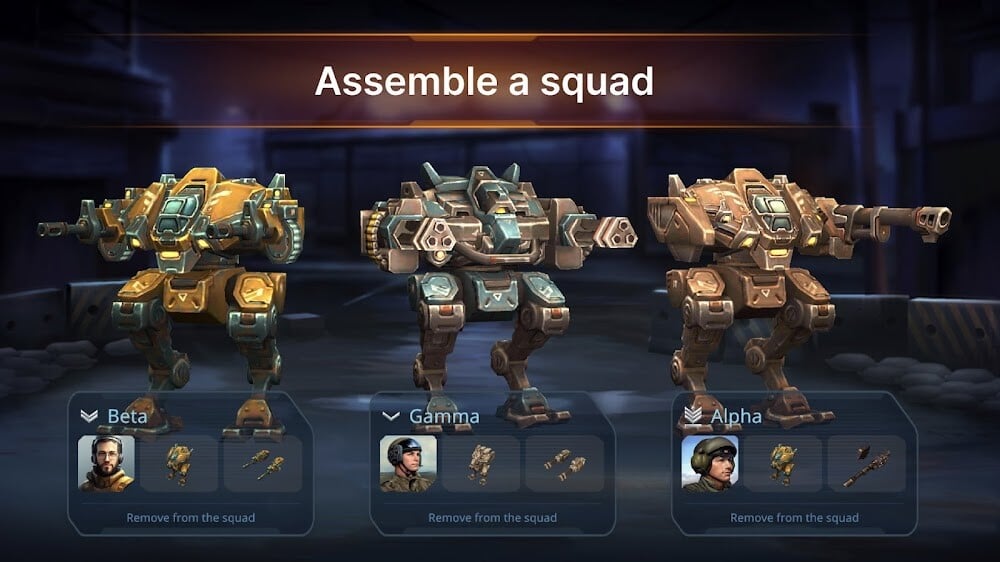Open Beta's yellow mech slot
The height and width of the screenshot is (562, 1000).
[x=180, y=463]
